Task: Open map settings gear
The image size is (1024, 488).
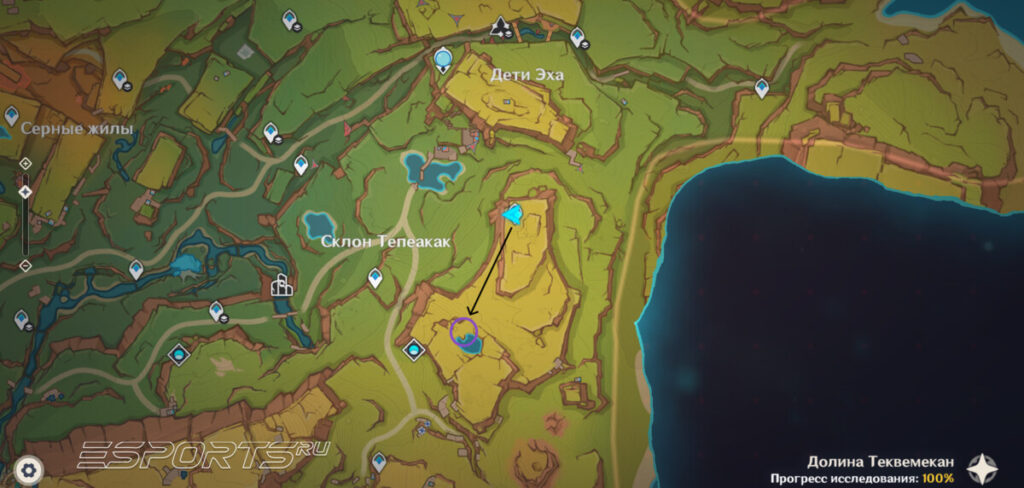Action: [29, 468]
